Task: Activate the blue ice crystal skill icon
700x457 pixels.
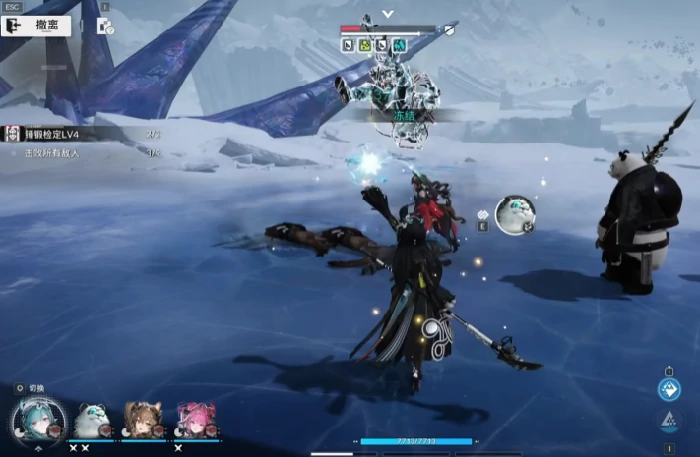Action: (669, 390)
